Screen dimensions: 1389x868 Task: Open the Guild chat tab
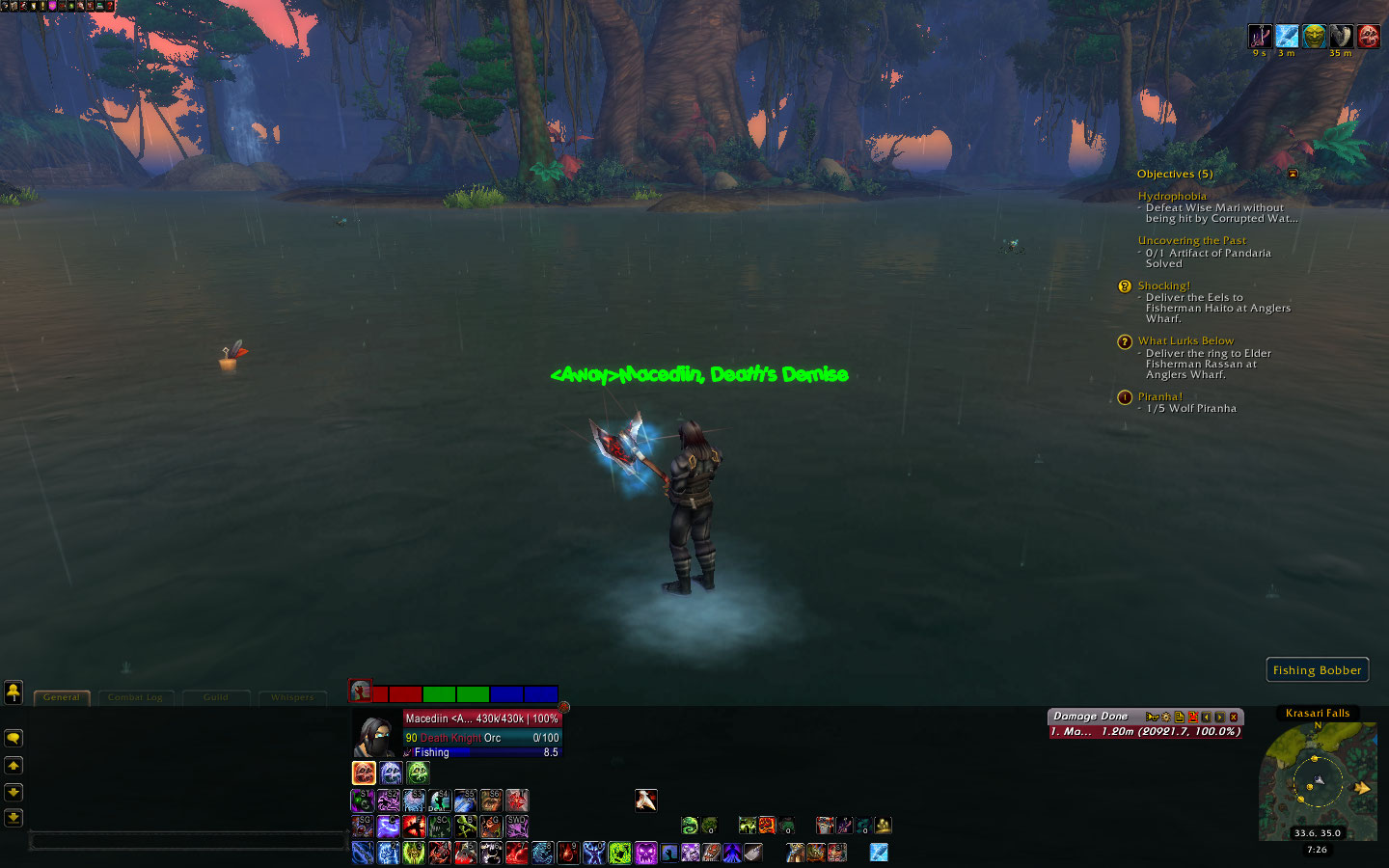coord(216,697)
